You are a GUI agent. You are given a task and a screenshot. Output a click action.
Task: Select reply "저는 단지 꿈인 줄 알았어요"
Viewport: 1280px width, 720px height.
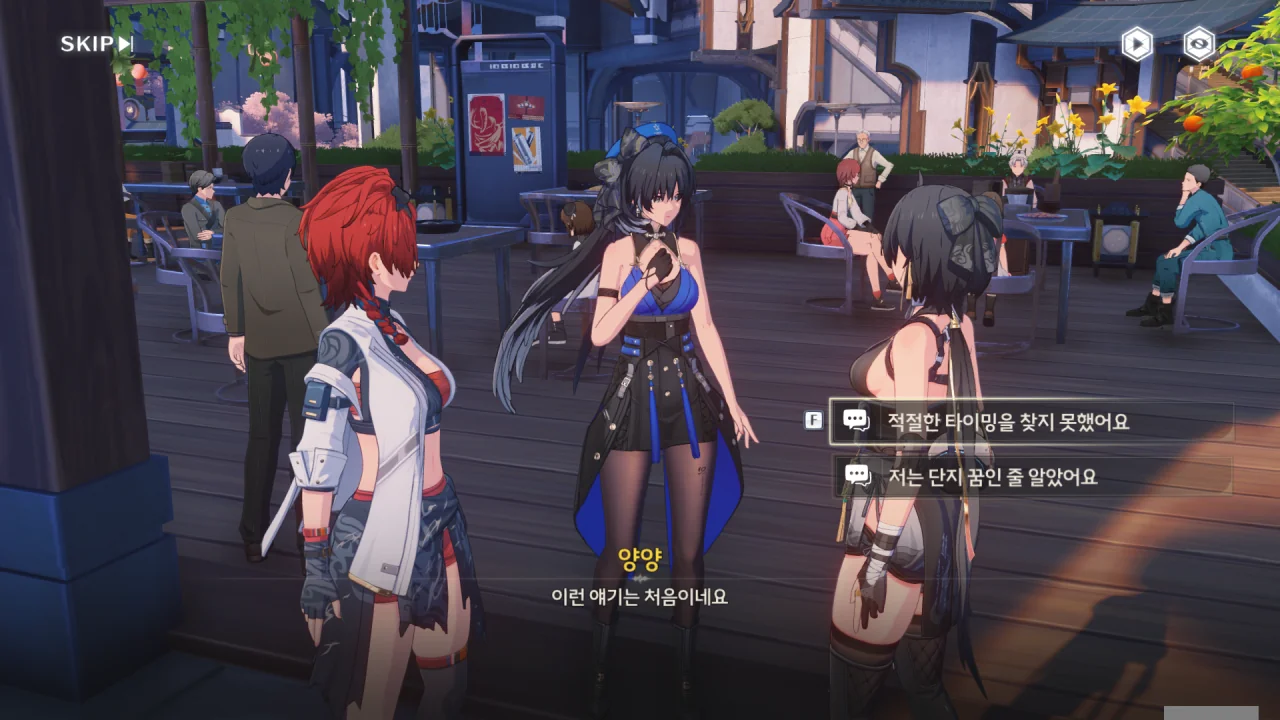click(1030, 477)
